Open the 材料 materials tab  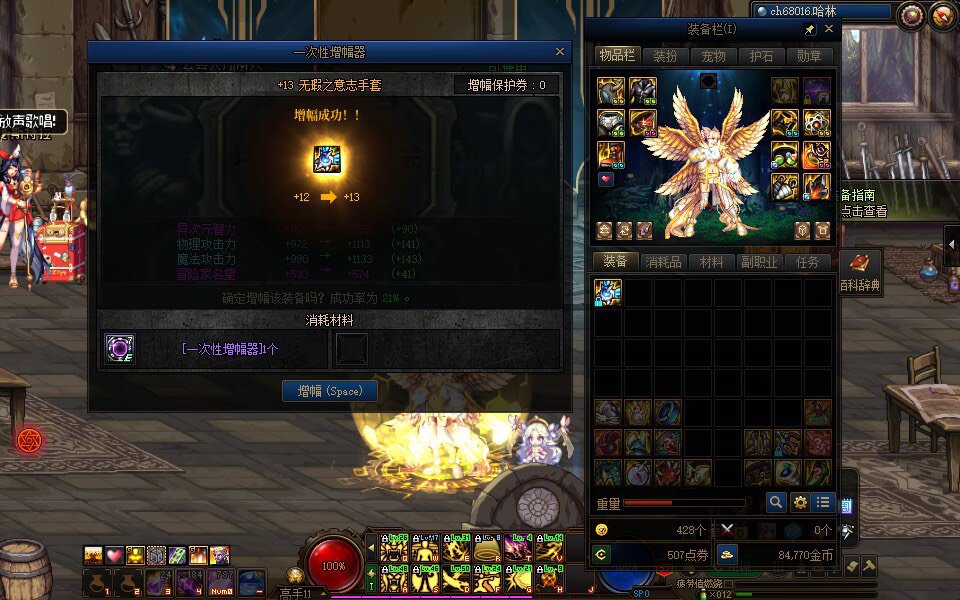coord(712,262)
